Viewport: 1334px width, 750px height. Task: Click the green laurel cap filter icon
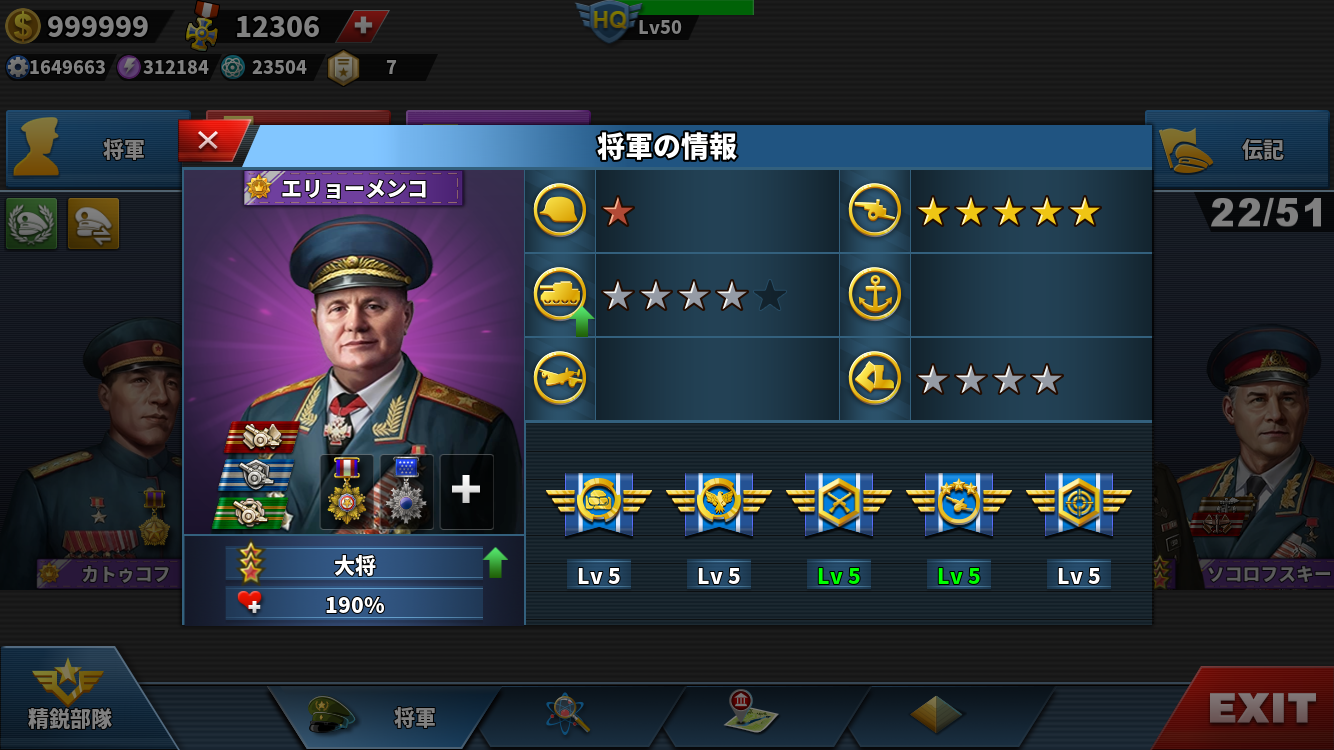pos(31,223)
